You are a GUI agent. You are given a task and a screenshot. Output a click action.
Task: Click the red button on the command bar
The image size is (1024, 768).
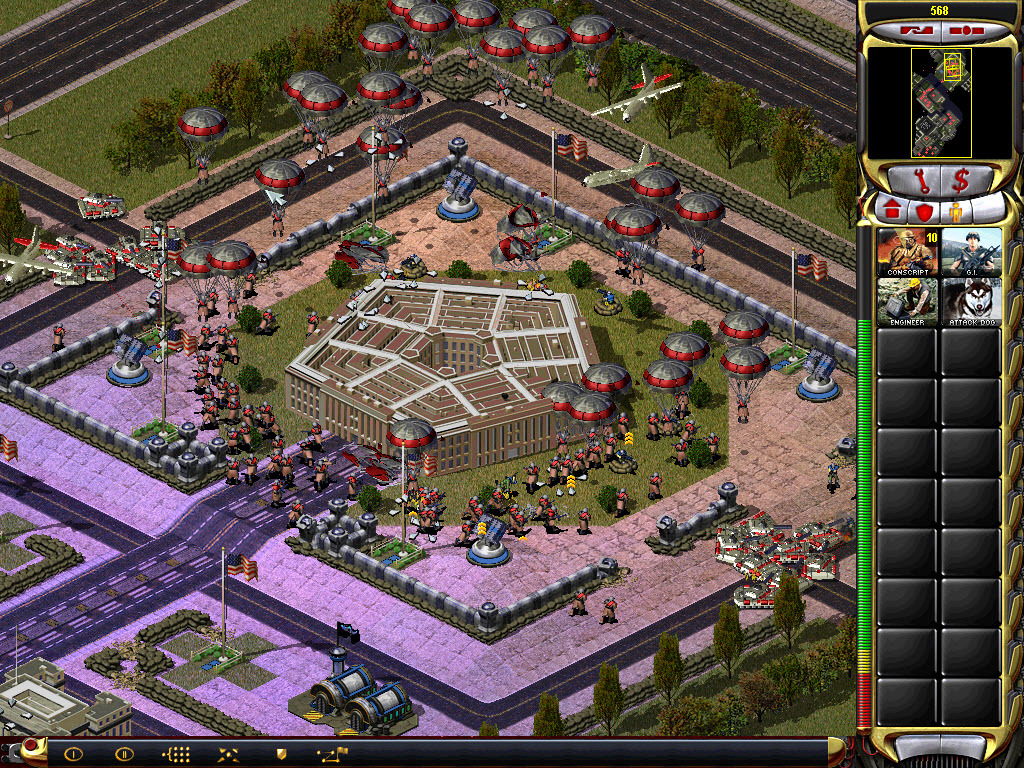[33, 745]
